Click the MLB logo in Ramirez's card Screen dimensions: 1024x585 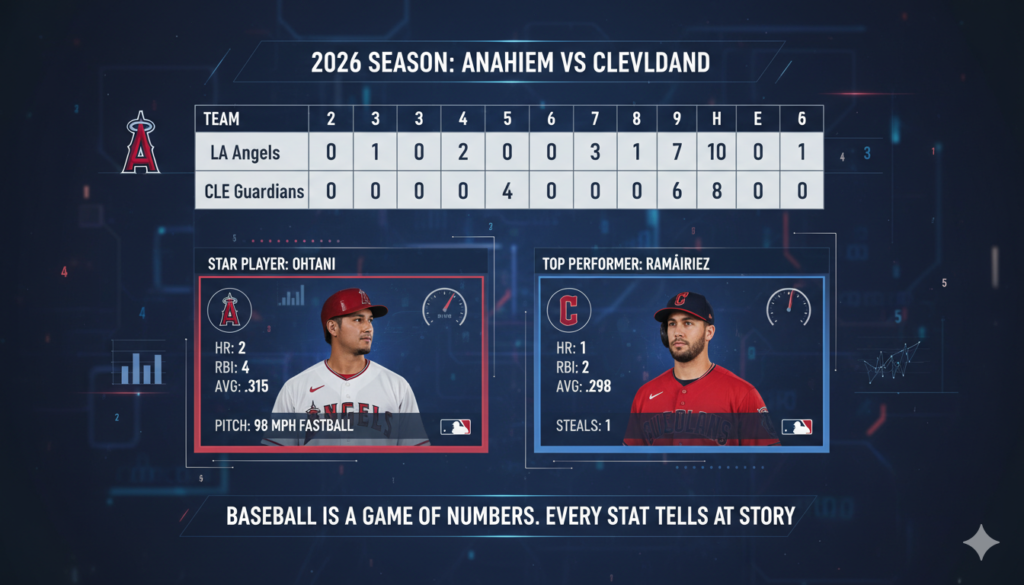tap(797, 426)
